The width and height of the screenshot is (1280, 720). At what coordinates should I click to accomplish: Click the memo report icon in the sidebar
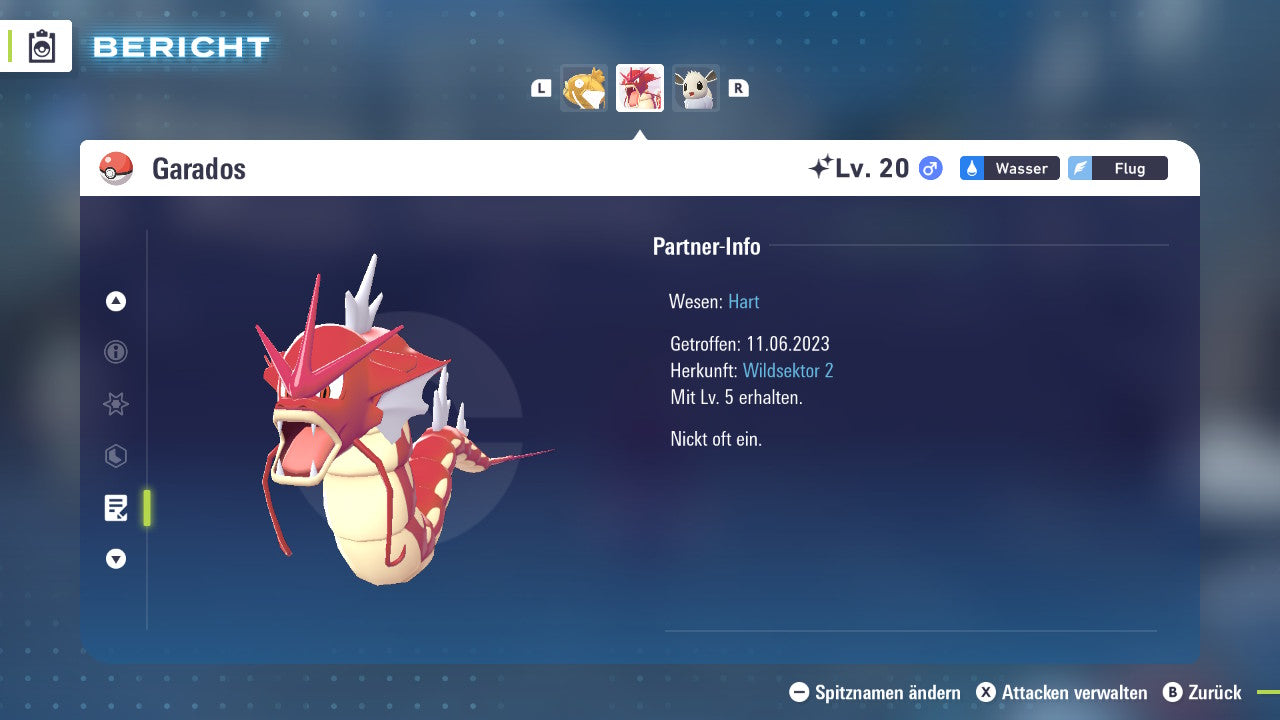pos(115,508)
